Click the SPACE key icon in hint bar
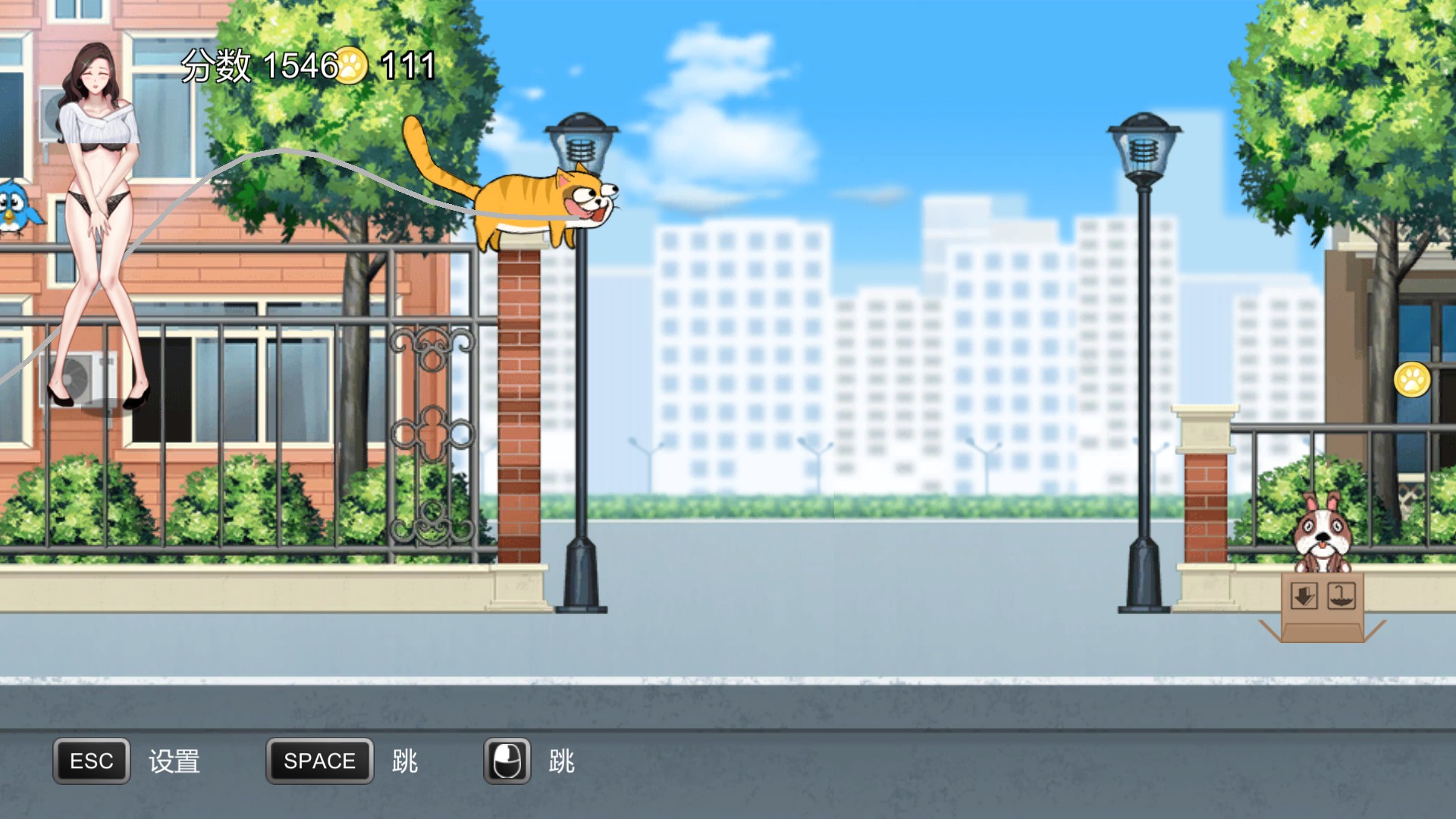 pyautogui.click(x=319, y=761)
